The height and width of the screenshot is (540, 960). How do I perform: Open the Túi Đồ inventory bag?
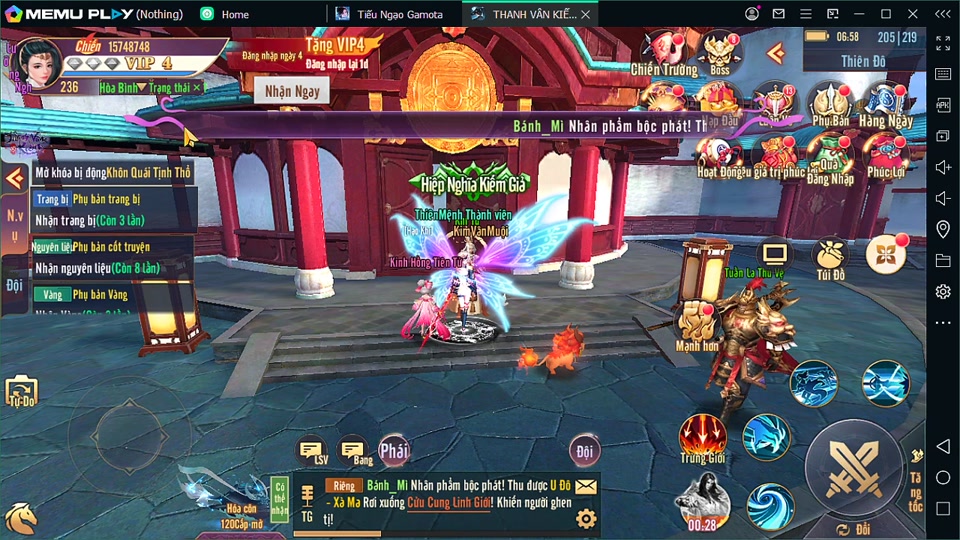pyautogui.click(x=830, y=258)
